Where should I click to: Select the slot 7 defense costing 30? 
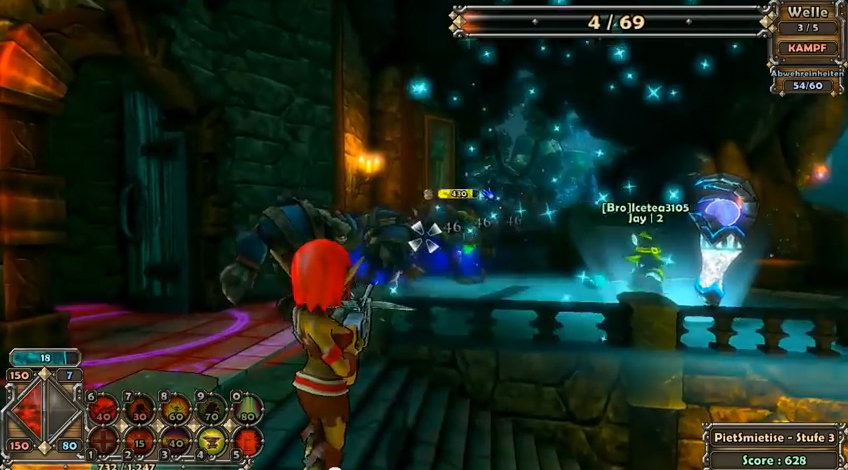[x=140, y=408]
